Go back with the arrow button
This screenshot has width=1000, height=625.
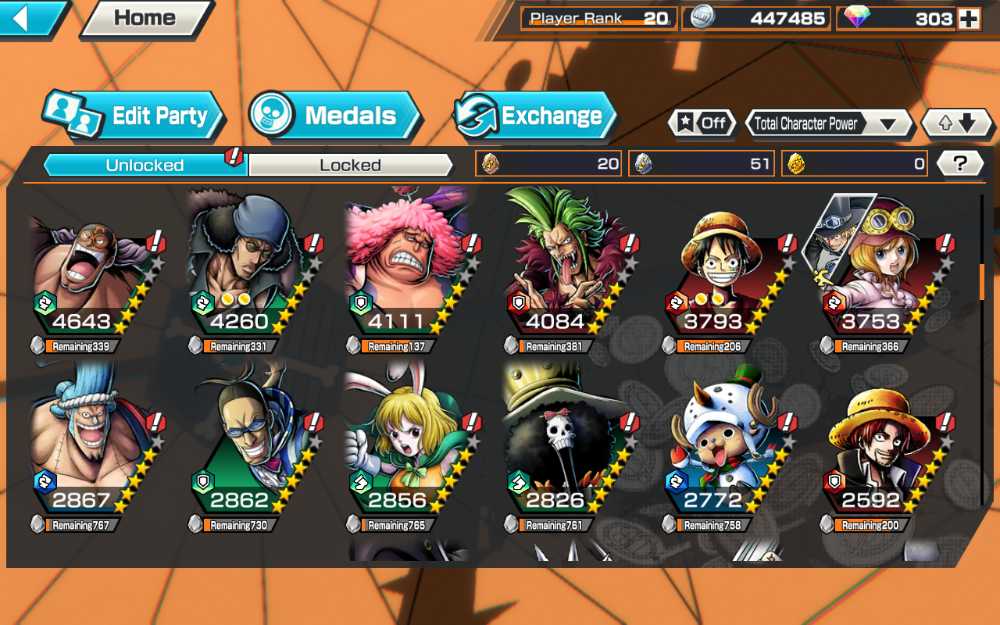click(x=32, y=18)
